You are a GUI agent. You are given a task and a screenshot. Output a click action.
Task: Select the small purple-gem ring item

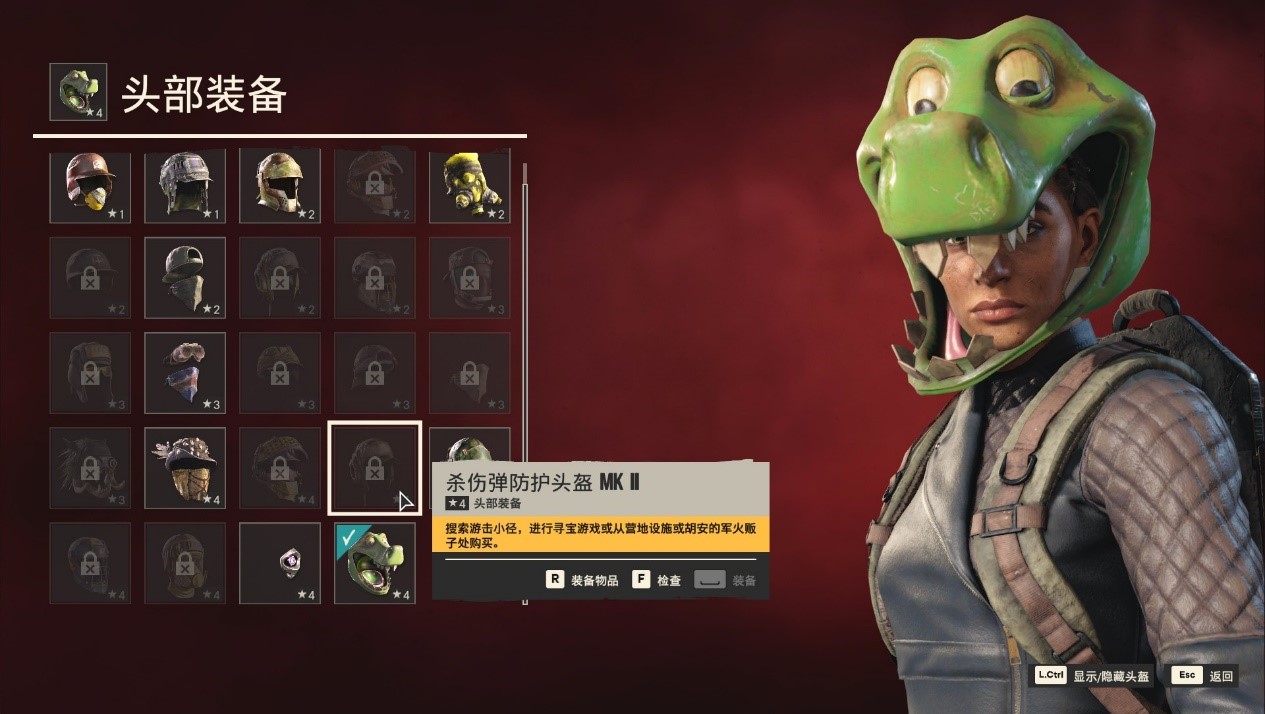click(280, 563)
